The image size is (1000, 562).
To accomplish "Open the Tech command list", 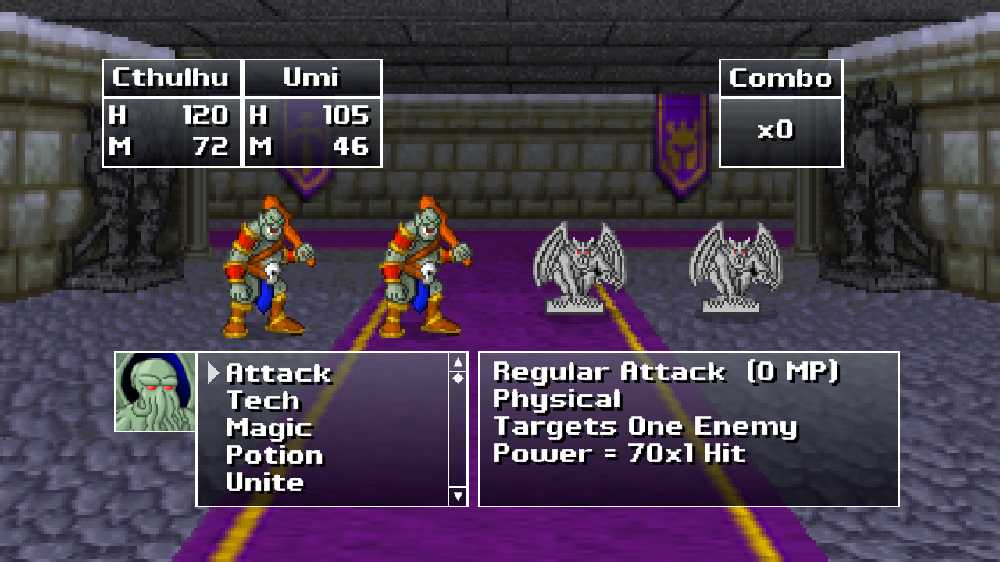I will click(262, 401).
